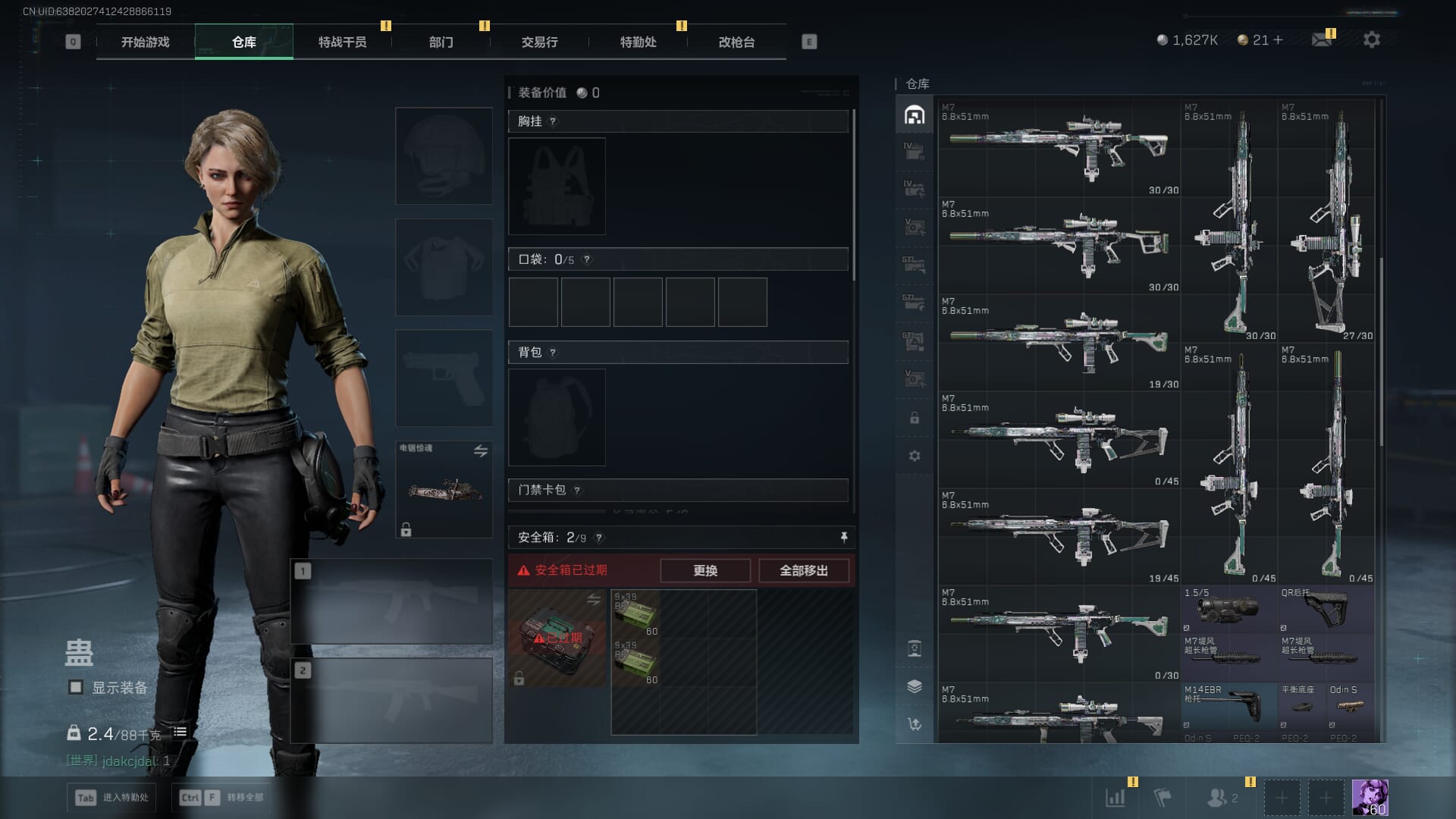Image resolution: width=1456 pixels, height=819 pixels.
Task: Click the 全部移出 button
Action: click(x=803, y=570)
